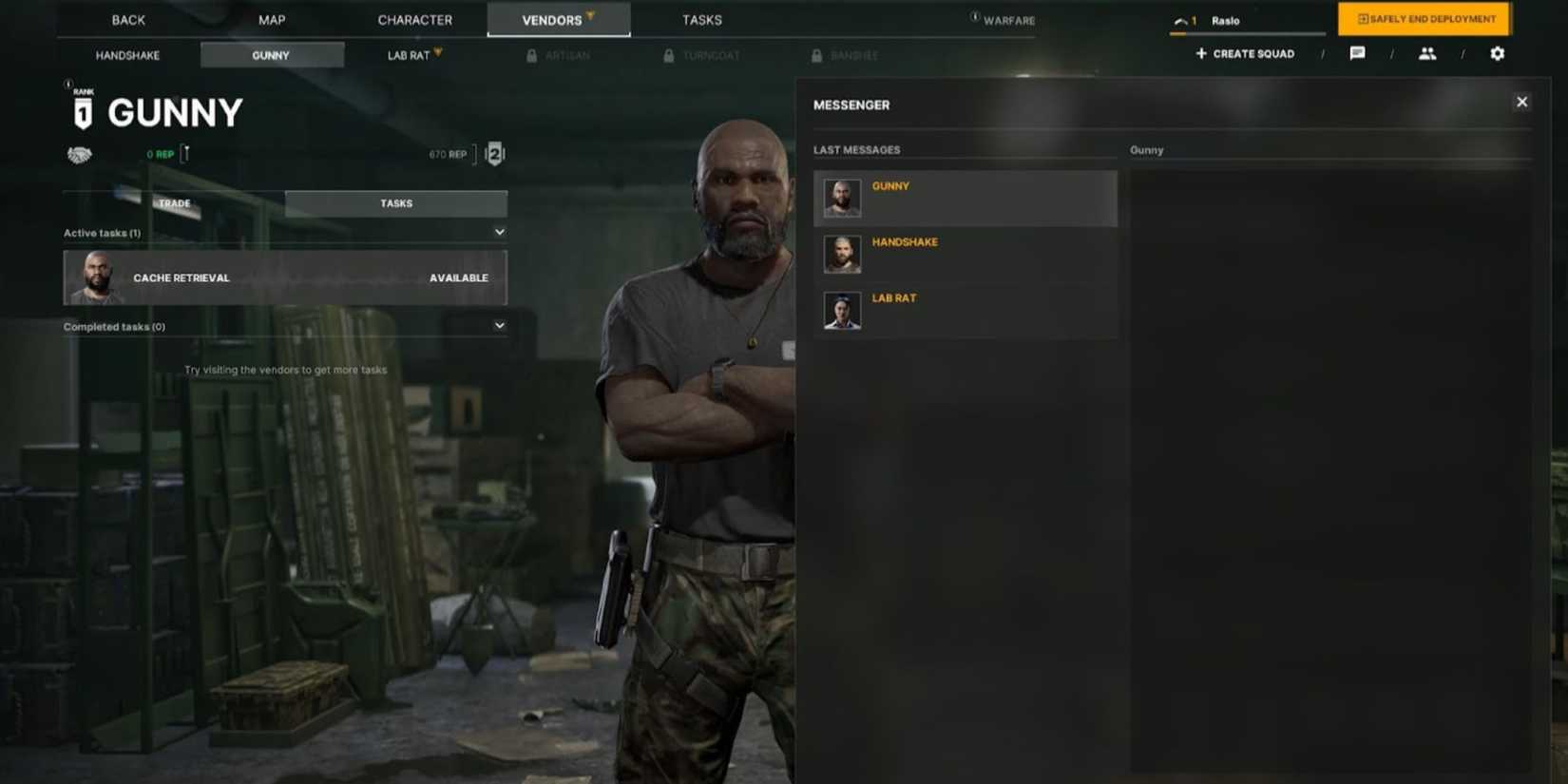Click Create Squad

tap(1244, 54)
